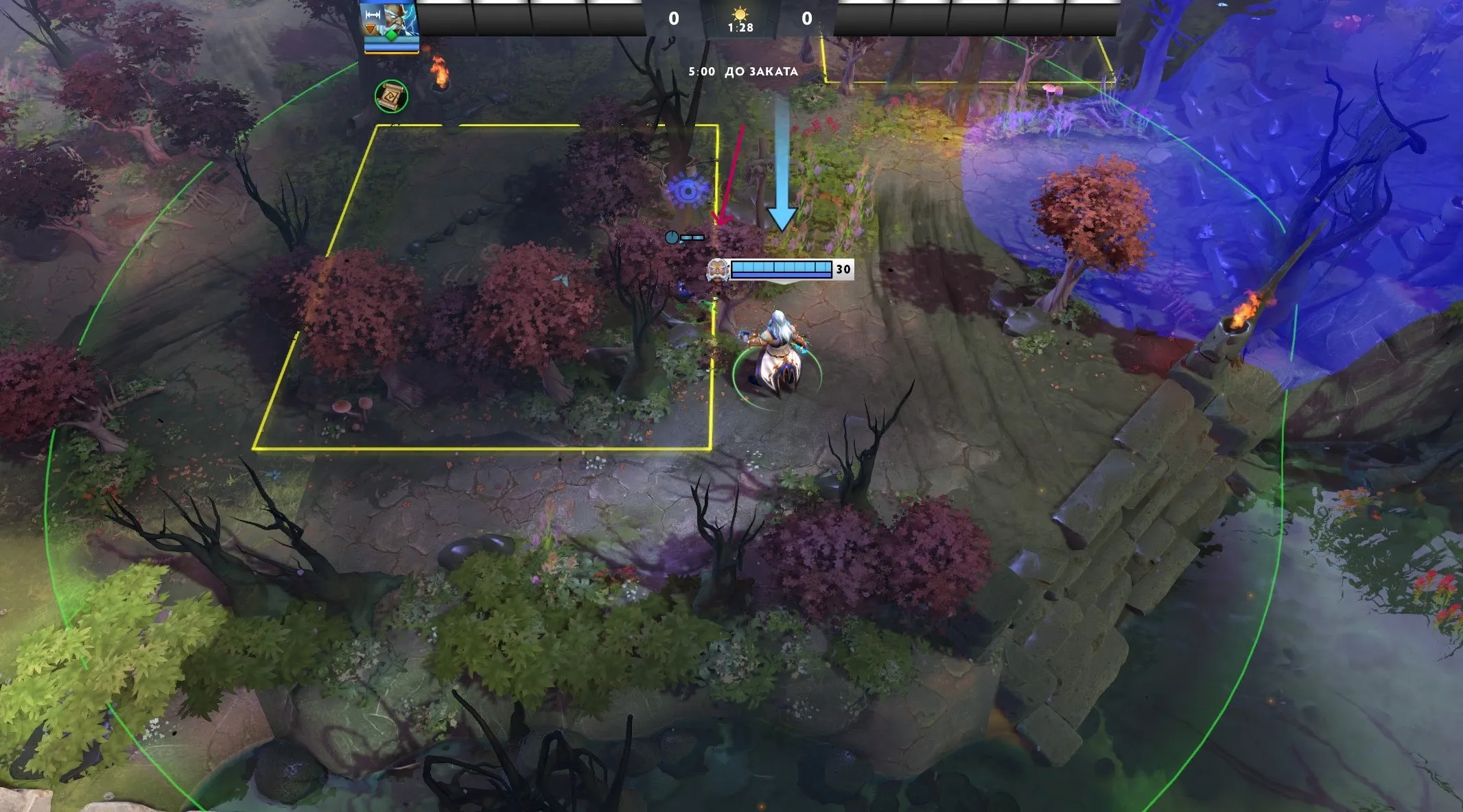The image size is (1463, 812).
Task: Click the Town Portal Scroll icon
Action: pos(391,97)
